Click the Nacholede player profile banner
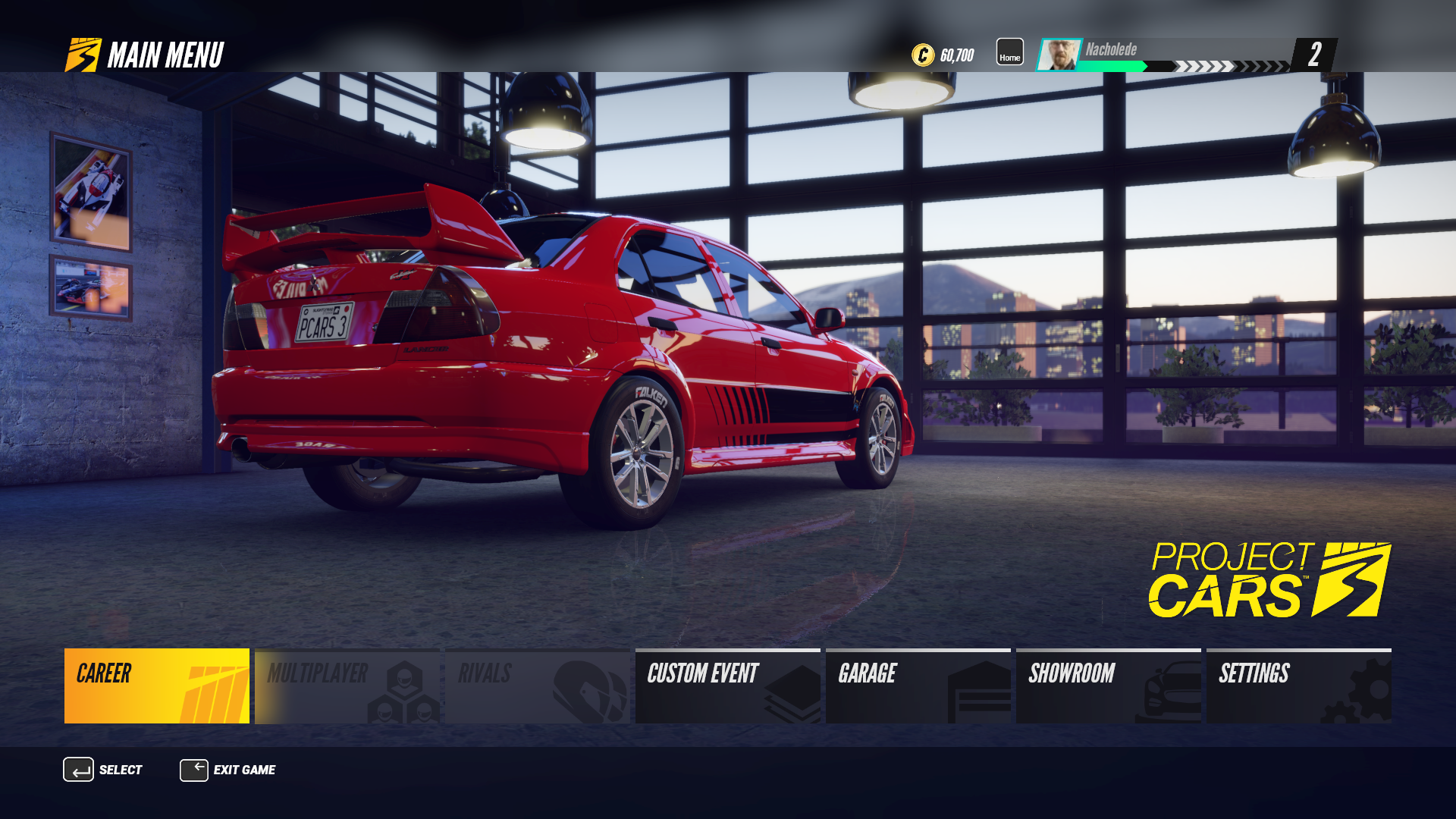The height and width of the screenshot is (819, 1456). click(x=1168, y=55)
